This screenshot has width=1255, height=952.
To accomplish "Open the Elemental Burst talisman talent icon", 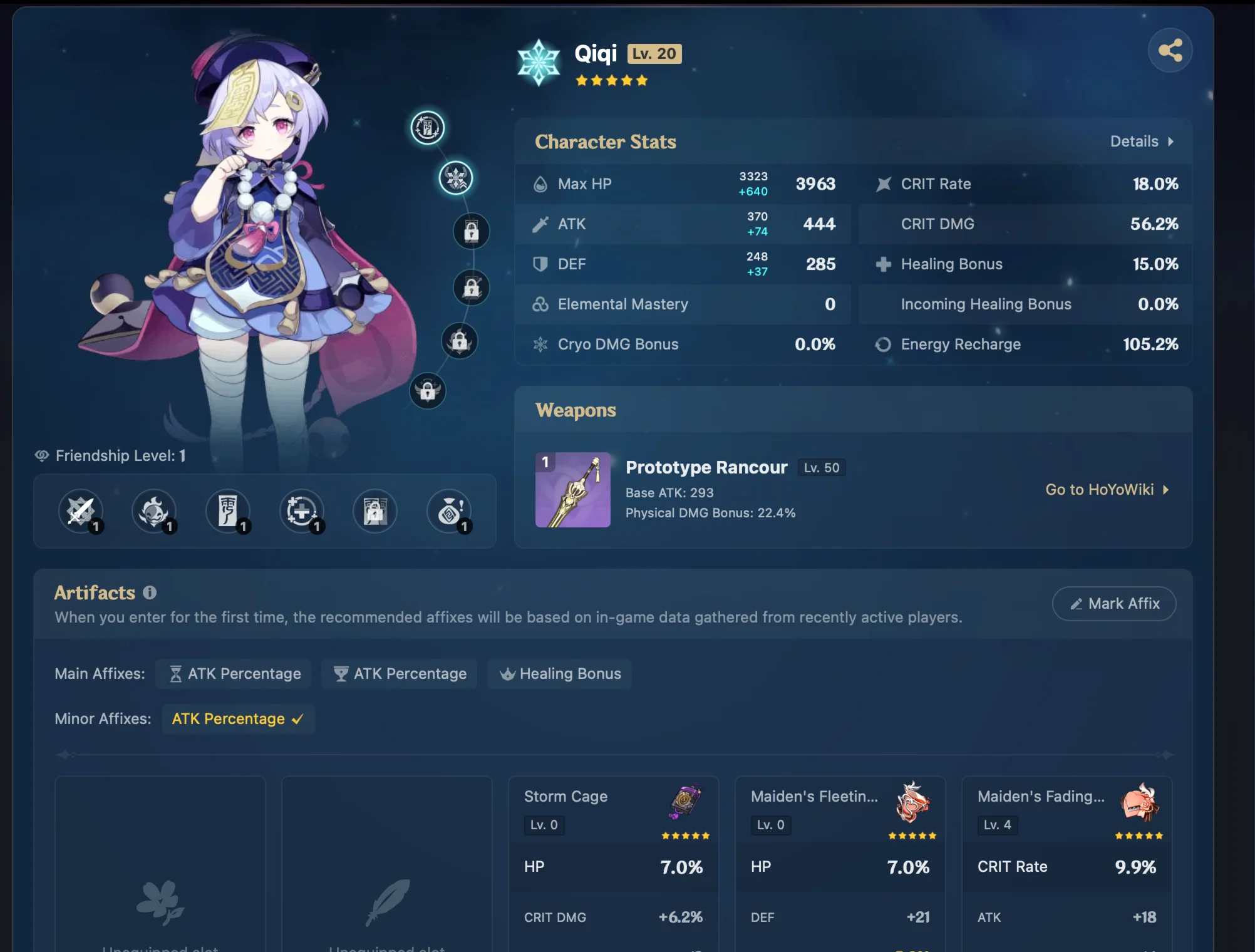I will click(x=229, y=511).
